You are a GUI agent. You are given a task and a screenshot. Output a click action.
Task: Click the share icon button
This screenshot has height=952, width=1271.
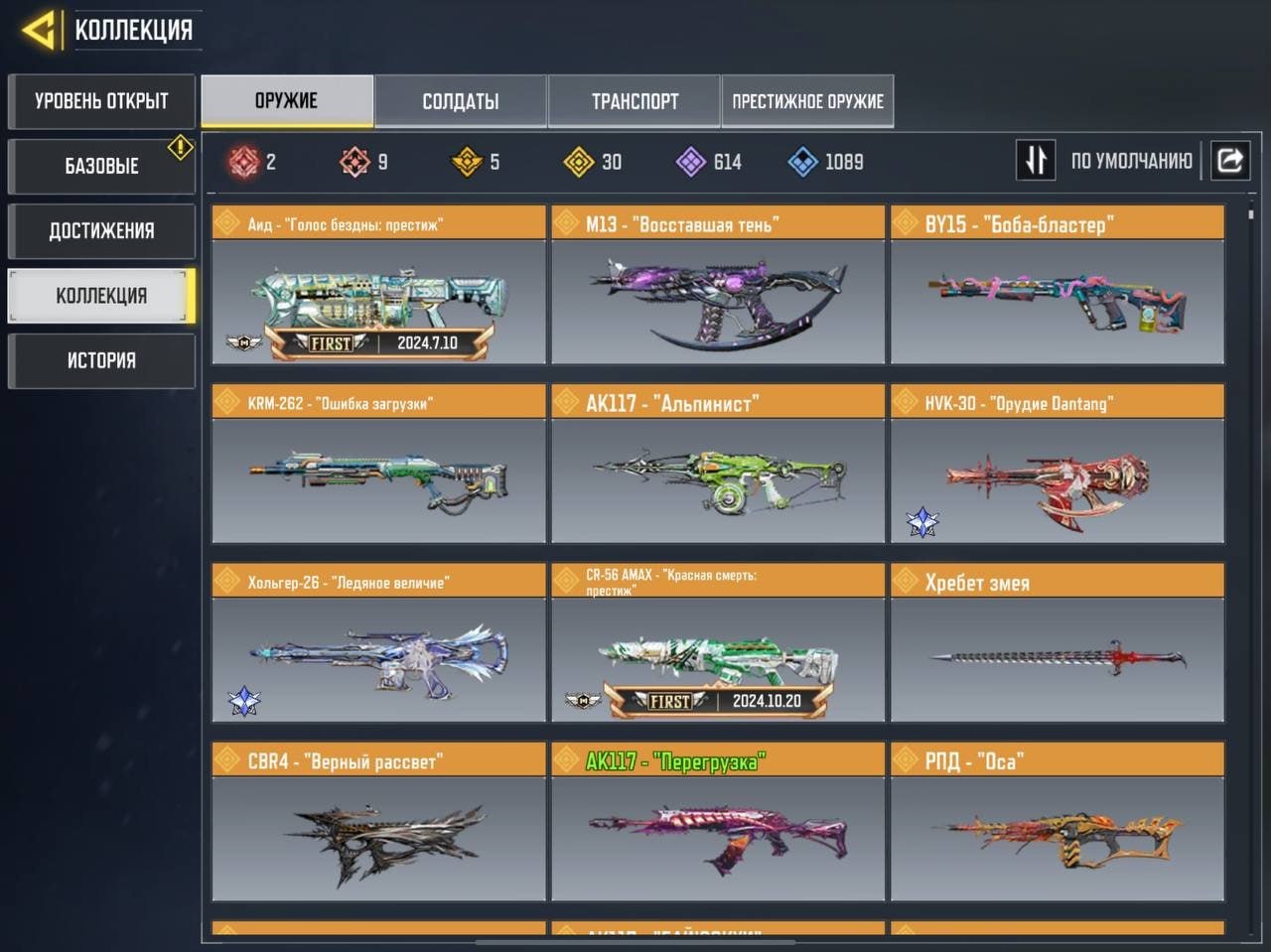point(1229,160)
